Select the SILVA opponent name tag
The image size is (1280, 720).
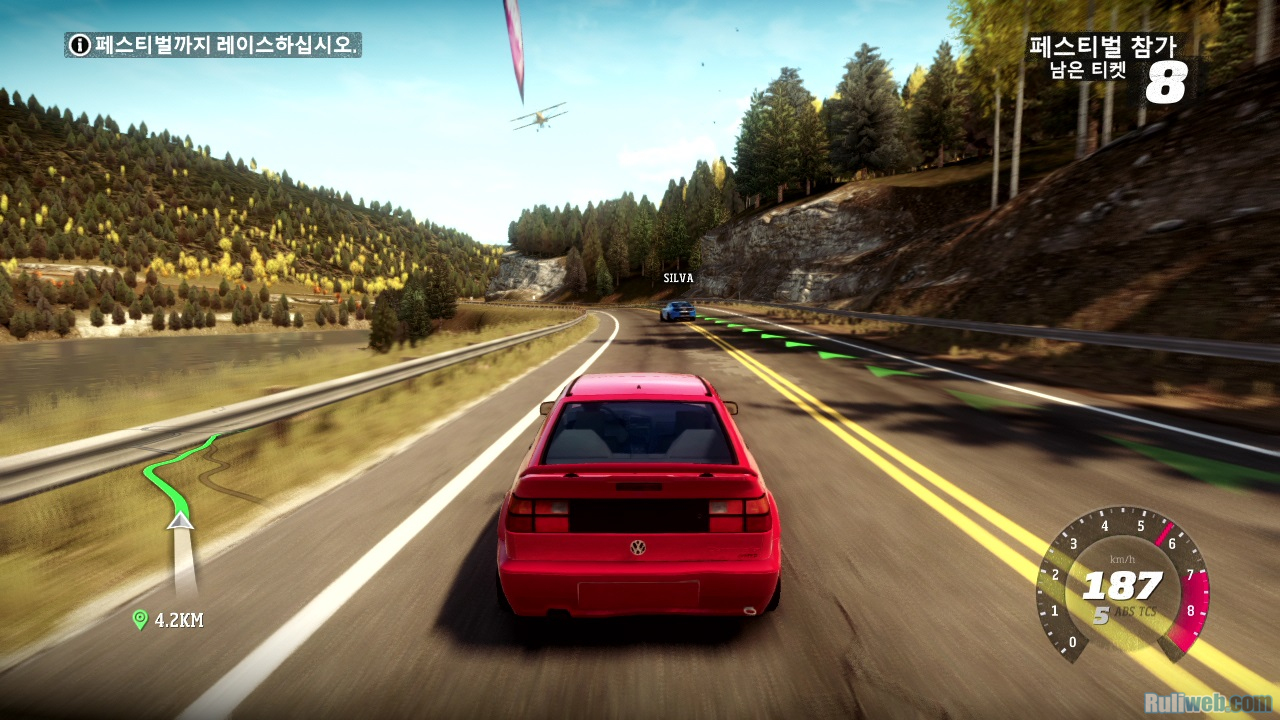click(678, 278)
